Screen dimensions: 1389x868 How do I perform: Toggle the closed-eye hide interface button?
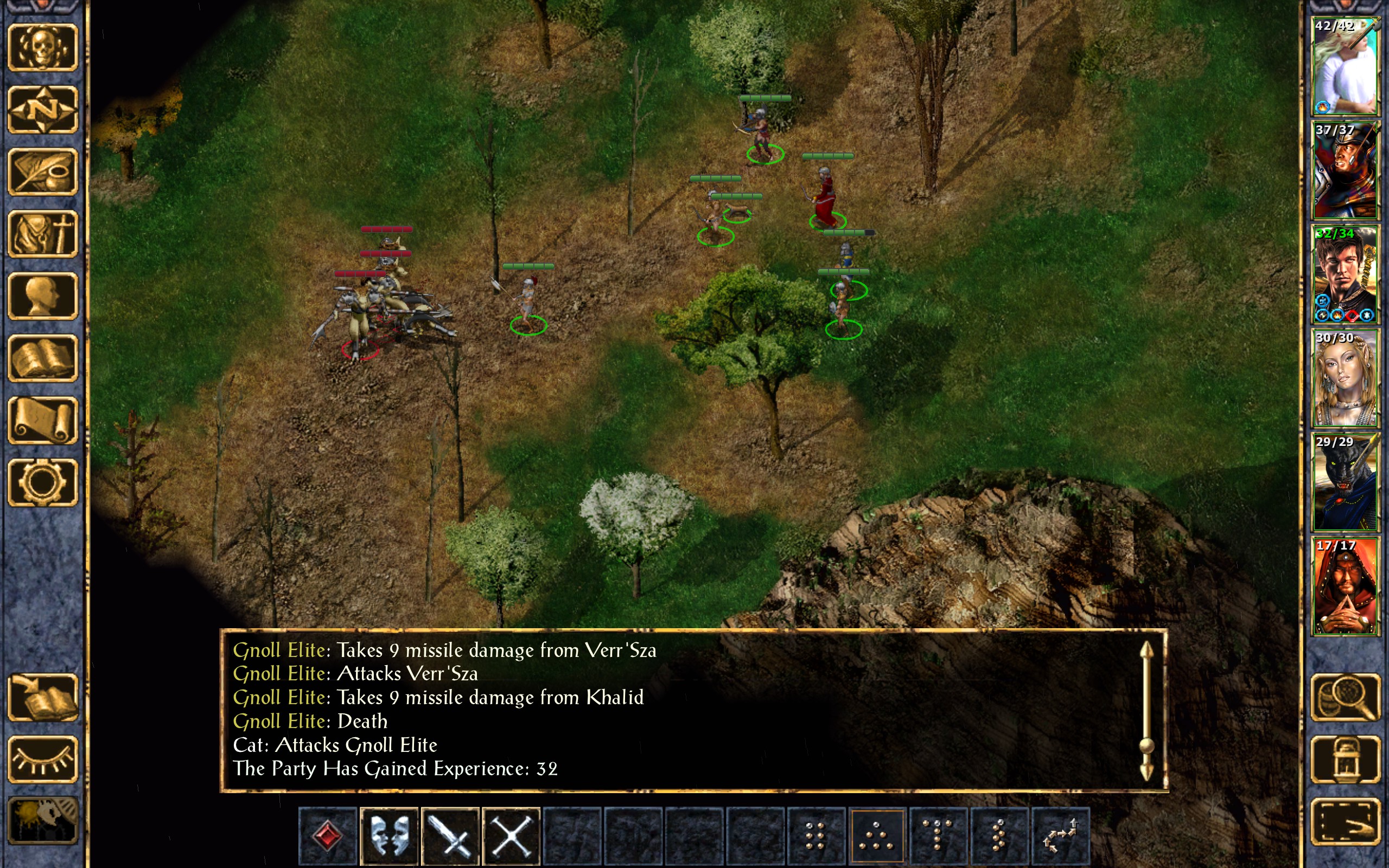click(42, 759)
